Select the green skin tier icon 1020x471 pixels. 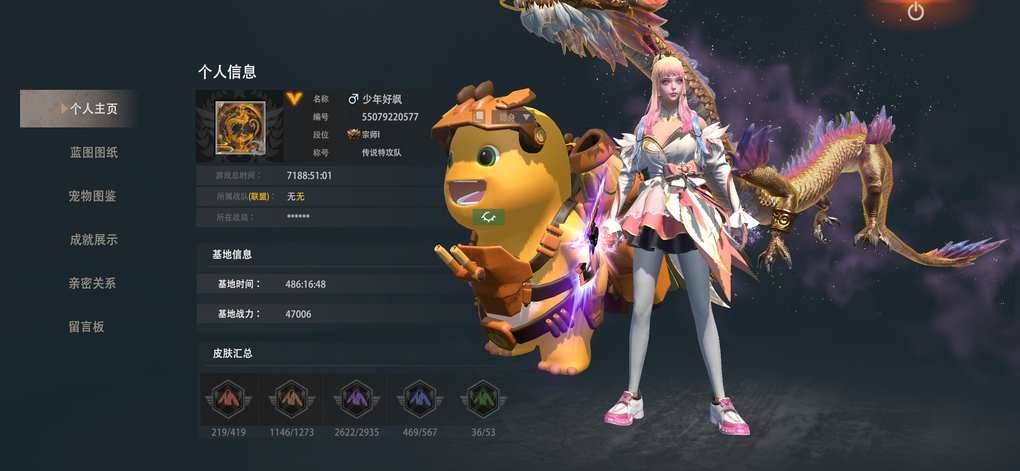click(483, 398)
